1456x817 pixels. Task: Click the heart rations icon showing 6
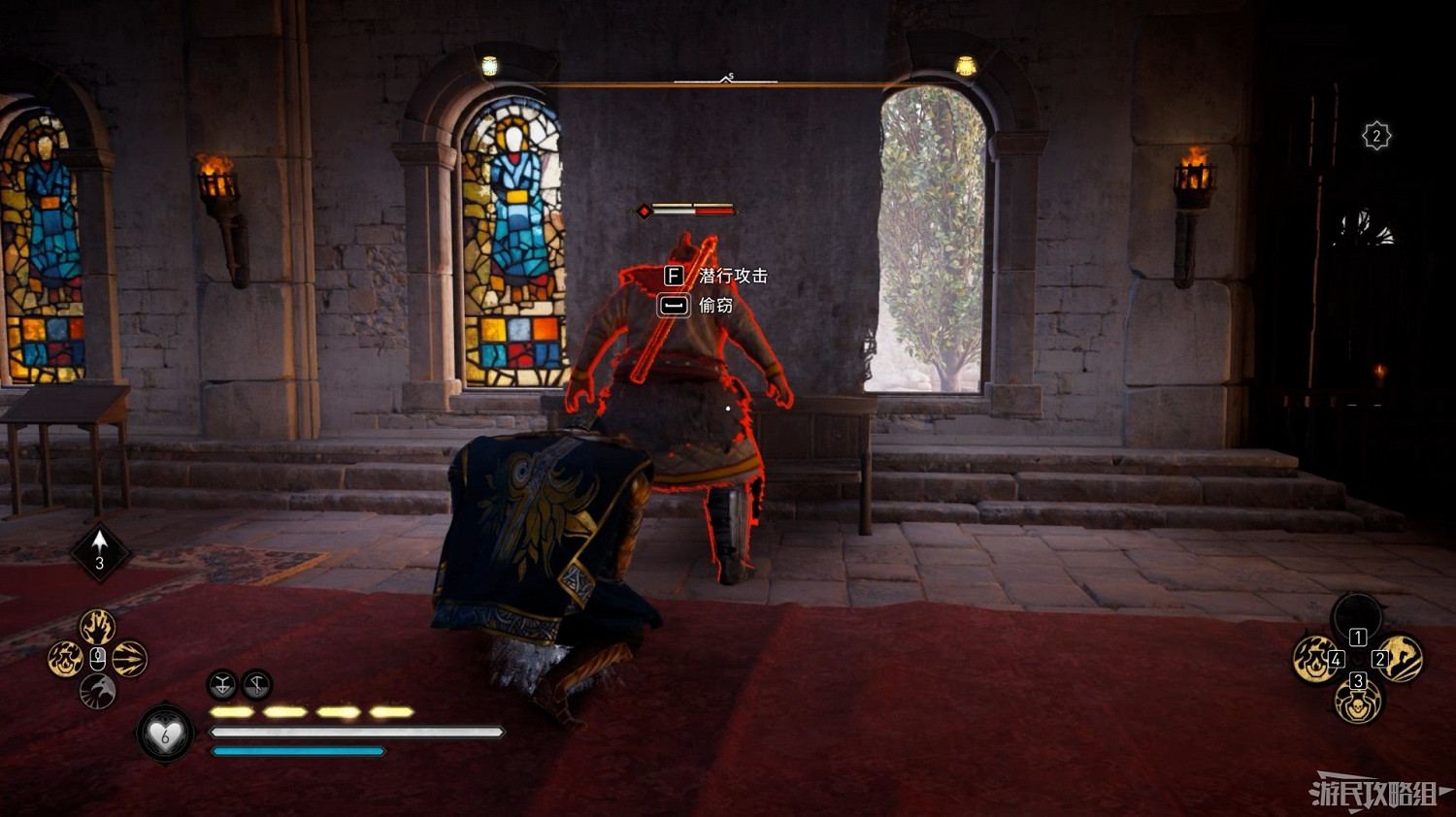tap(167, 735)
